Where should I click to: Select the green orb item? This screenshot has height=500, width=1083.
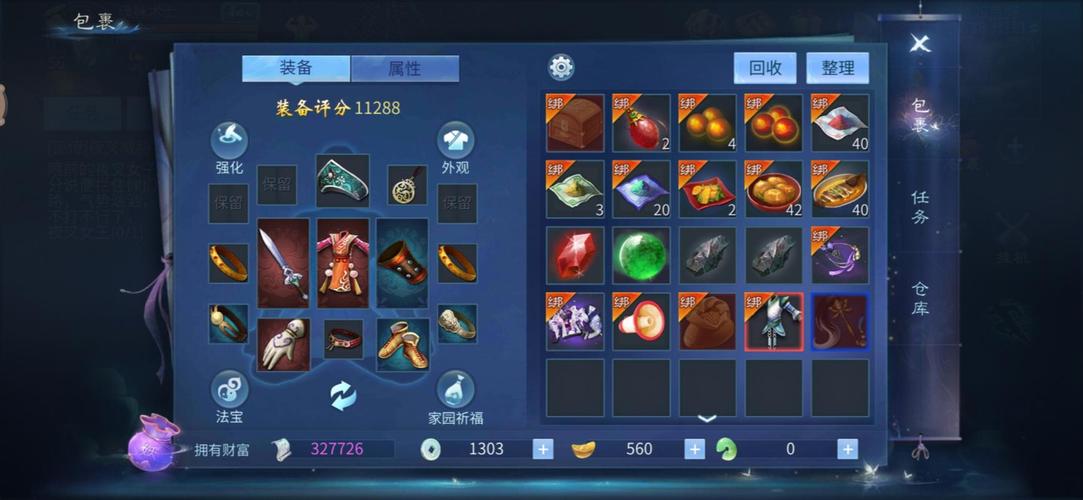[x=641, y=255]
